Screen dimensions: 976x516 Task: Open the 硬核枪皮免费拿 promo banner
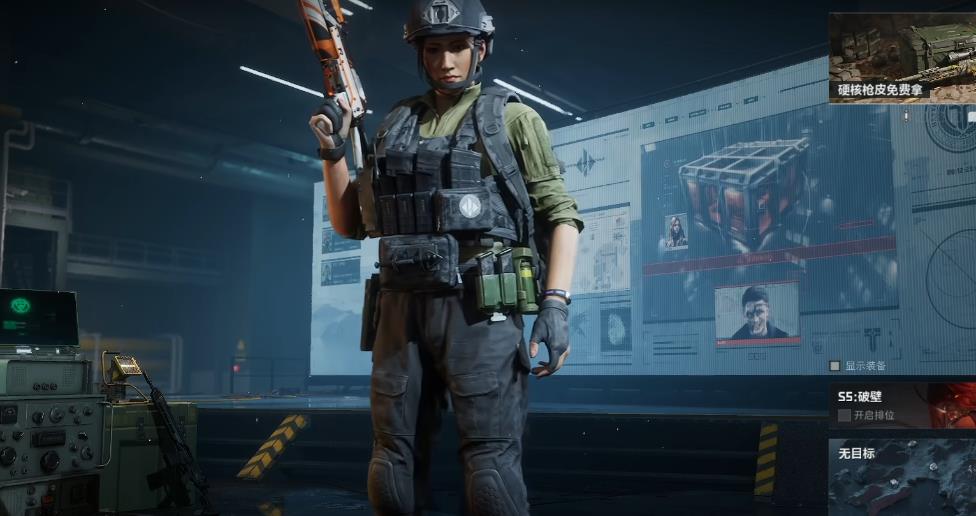click(901, 56)
